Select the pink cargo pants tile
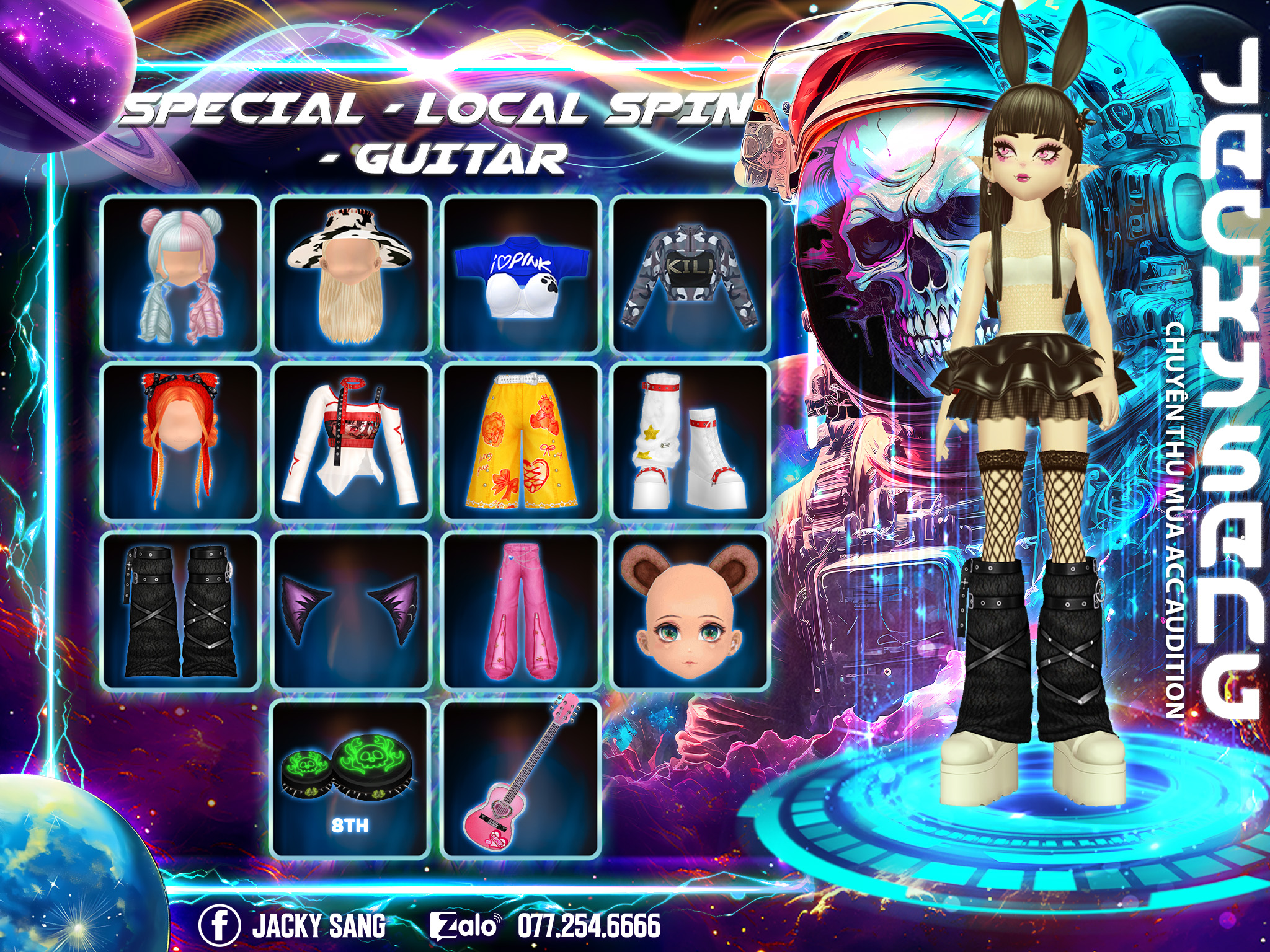1270x952 pixels. (521, 610)
